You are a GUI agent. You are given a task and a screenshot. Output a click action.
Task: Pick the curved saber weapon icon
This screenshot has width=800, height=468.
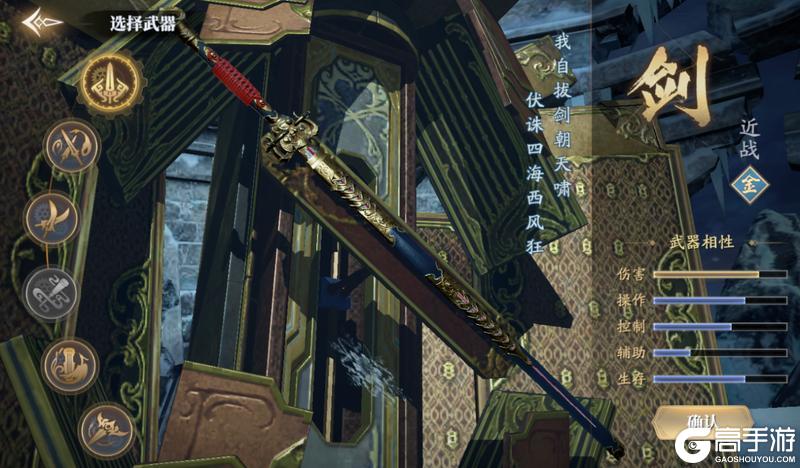coord(52,217)
